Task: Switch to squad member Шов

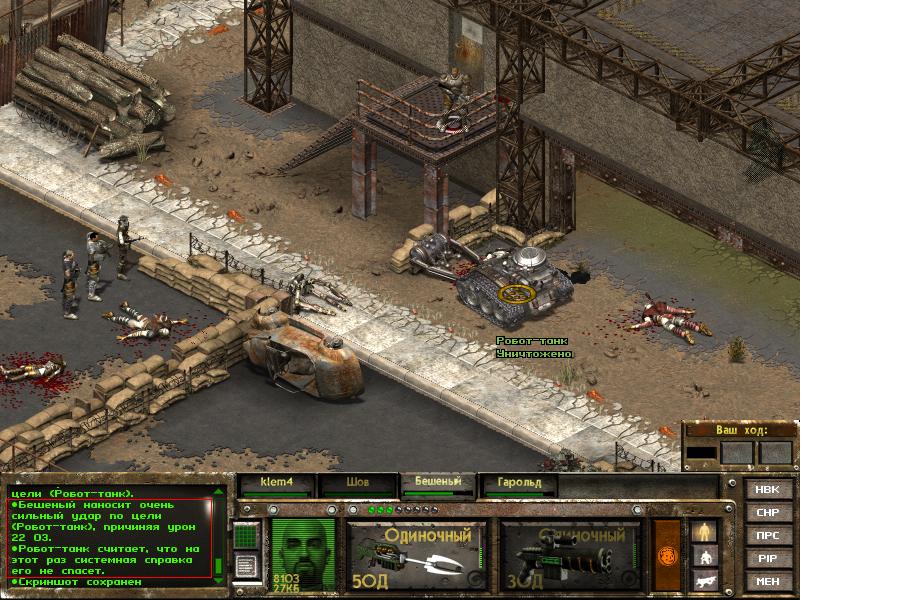Action: pos(357,484)
